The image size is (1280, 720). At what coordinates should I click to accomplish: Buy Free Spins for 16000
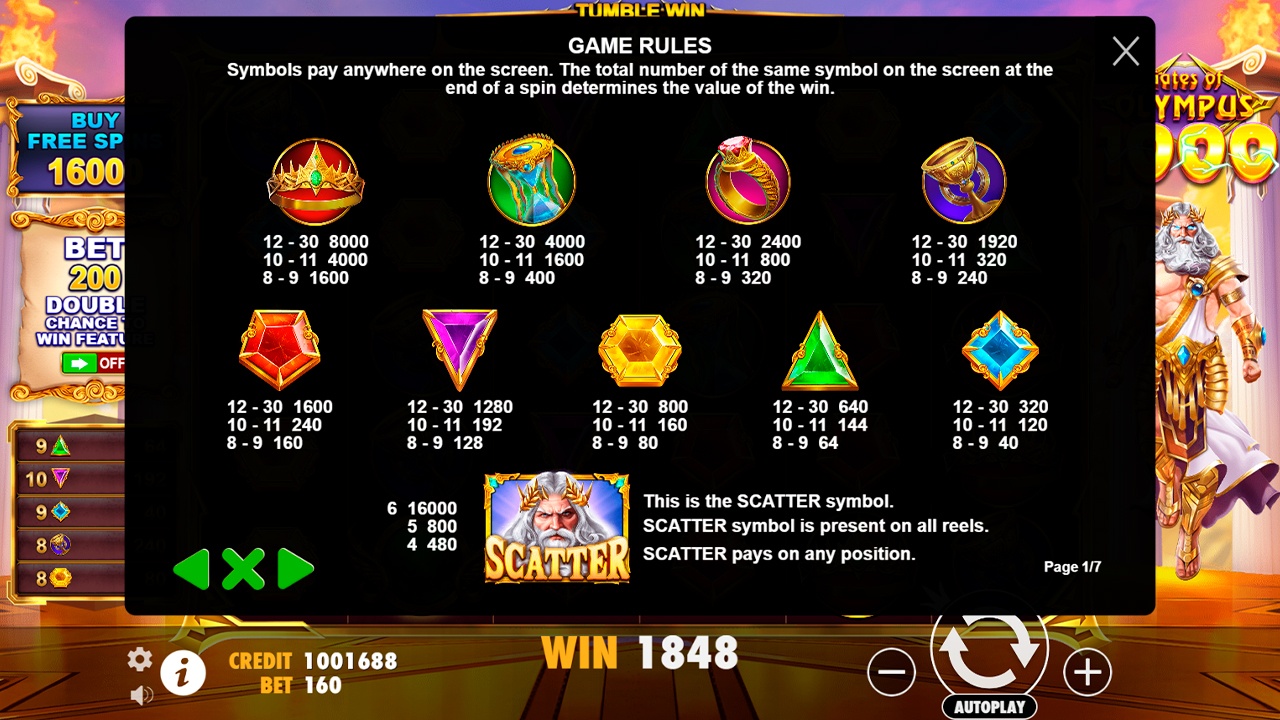(x=72, y=150)
